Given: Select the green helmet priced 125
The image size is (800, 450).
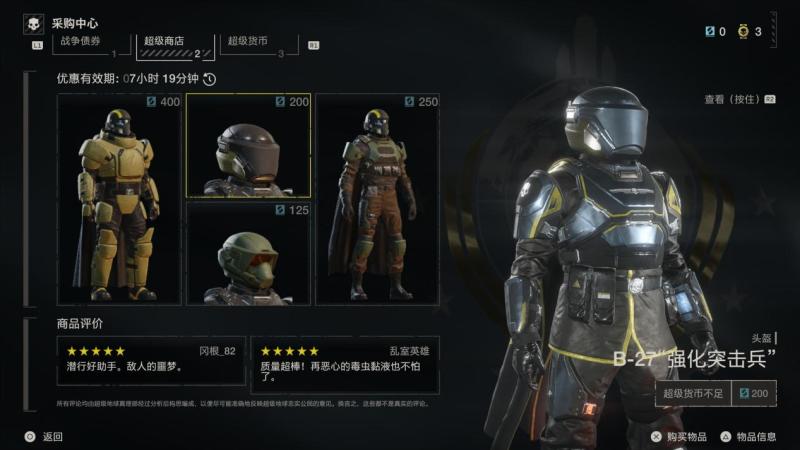Looking at the screenshot, I should [x=248, y=253].
